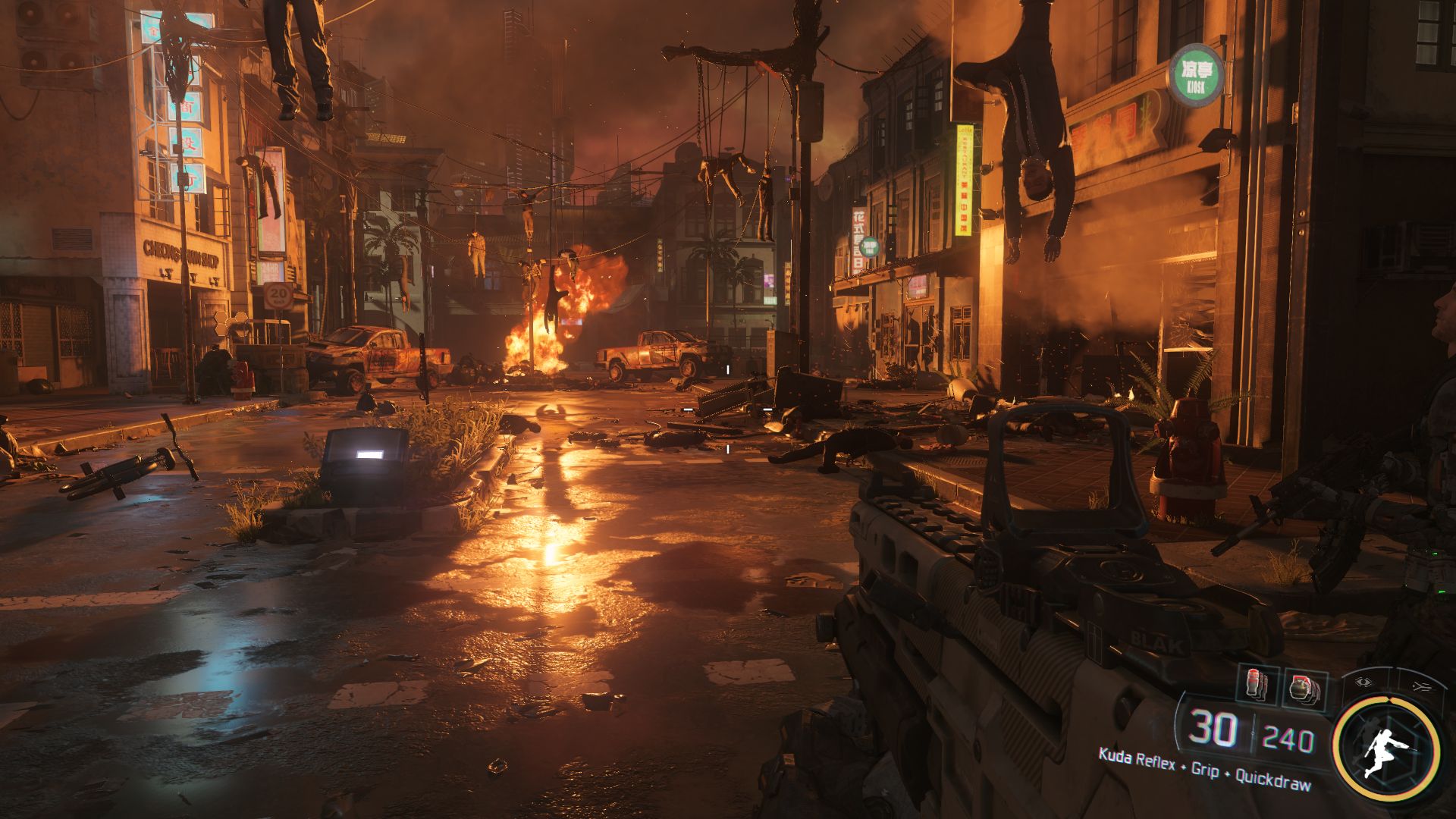Toggle the eye vision mode icon
1456x819 pixels.
(x=1364, y=682)
